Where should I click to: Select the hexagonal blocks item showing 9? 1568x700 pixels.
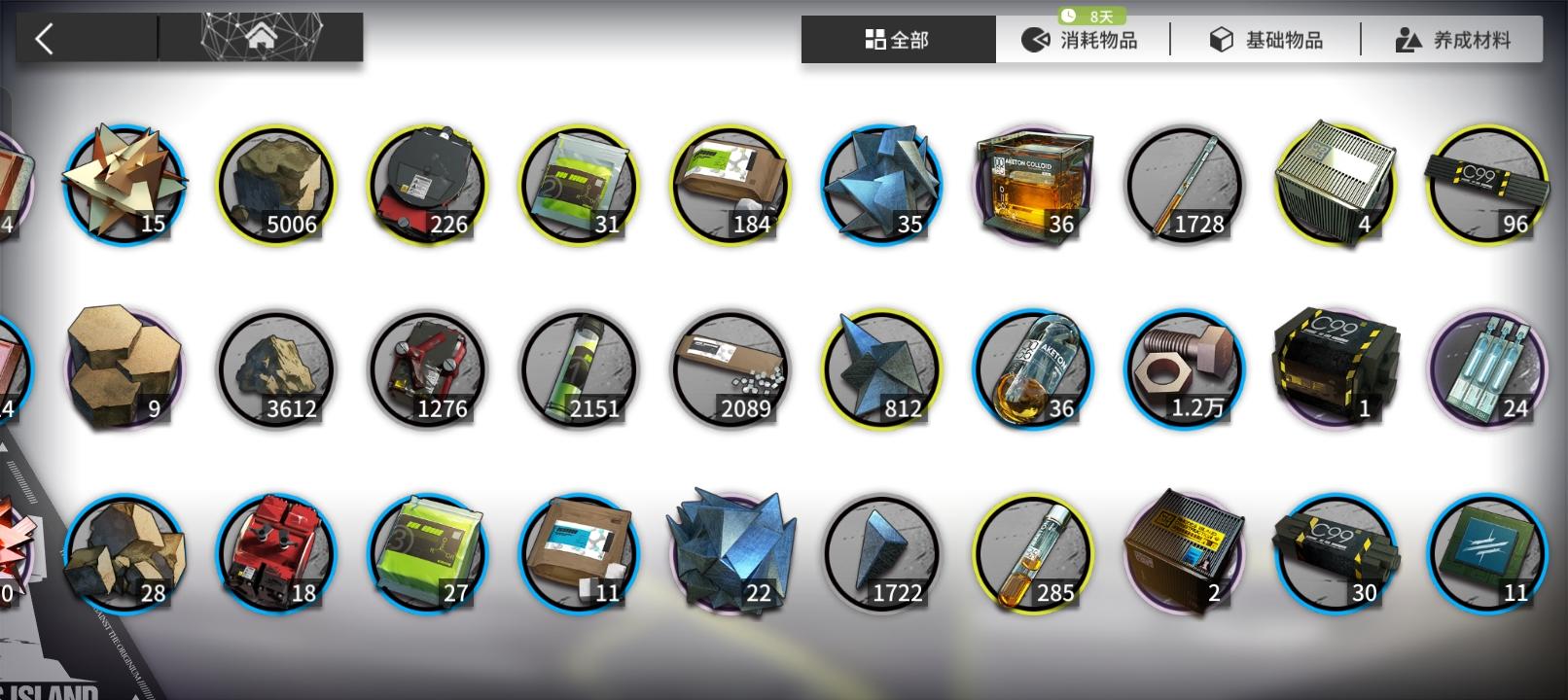(124, 369)
